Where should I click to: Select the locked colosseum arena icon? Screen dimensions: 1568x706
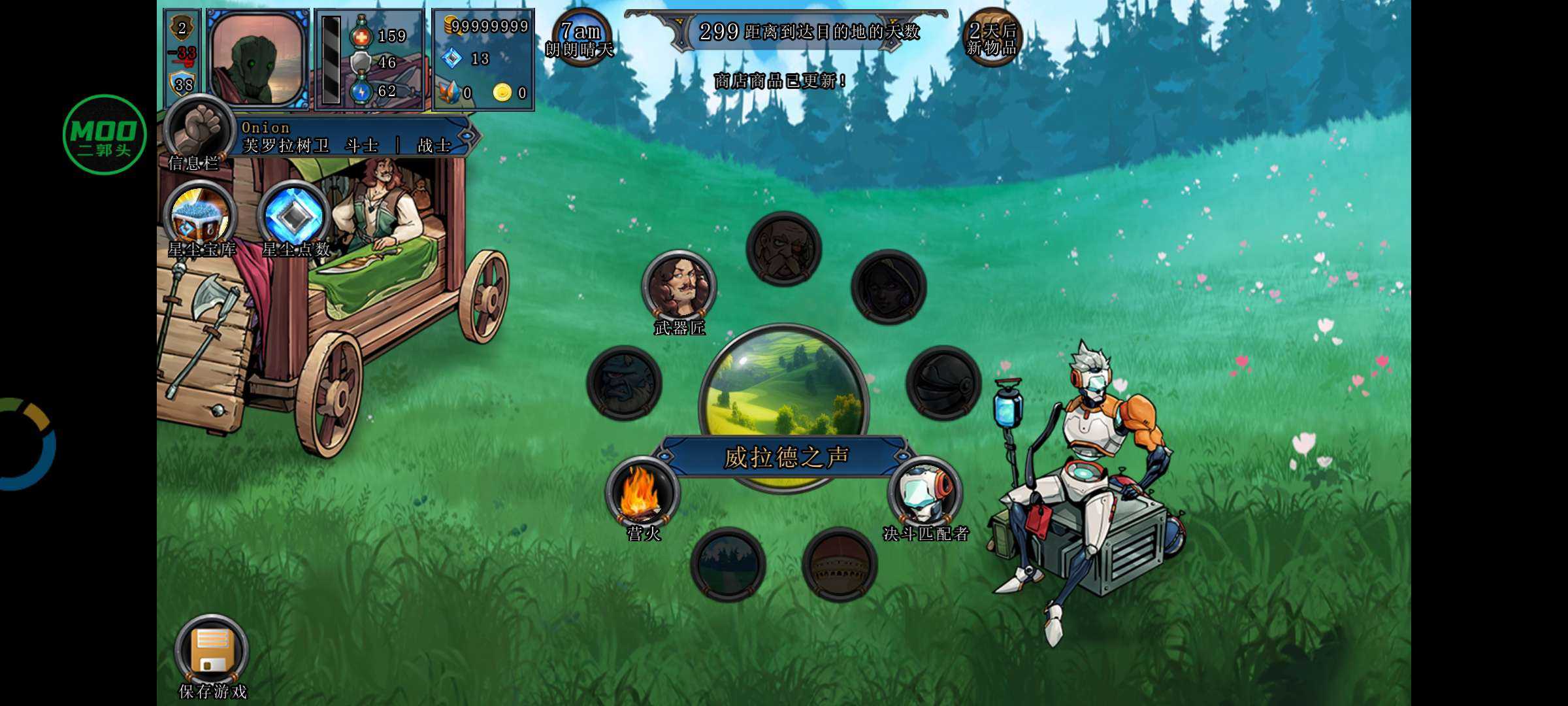coord(840,563)
